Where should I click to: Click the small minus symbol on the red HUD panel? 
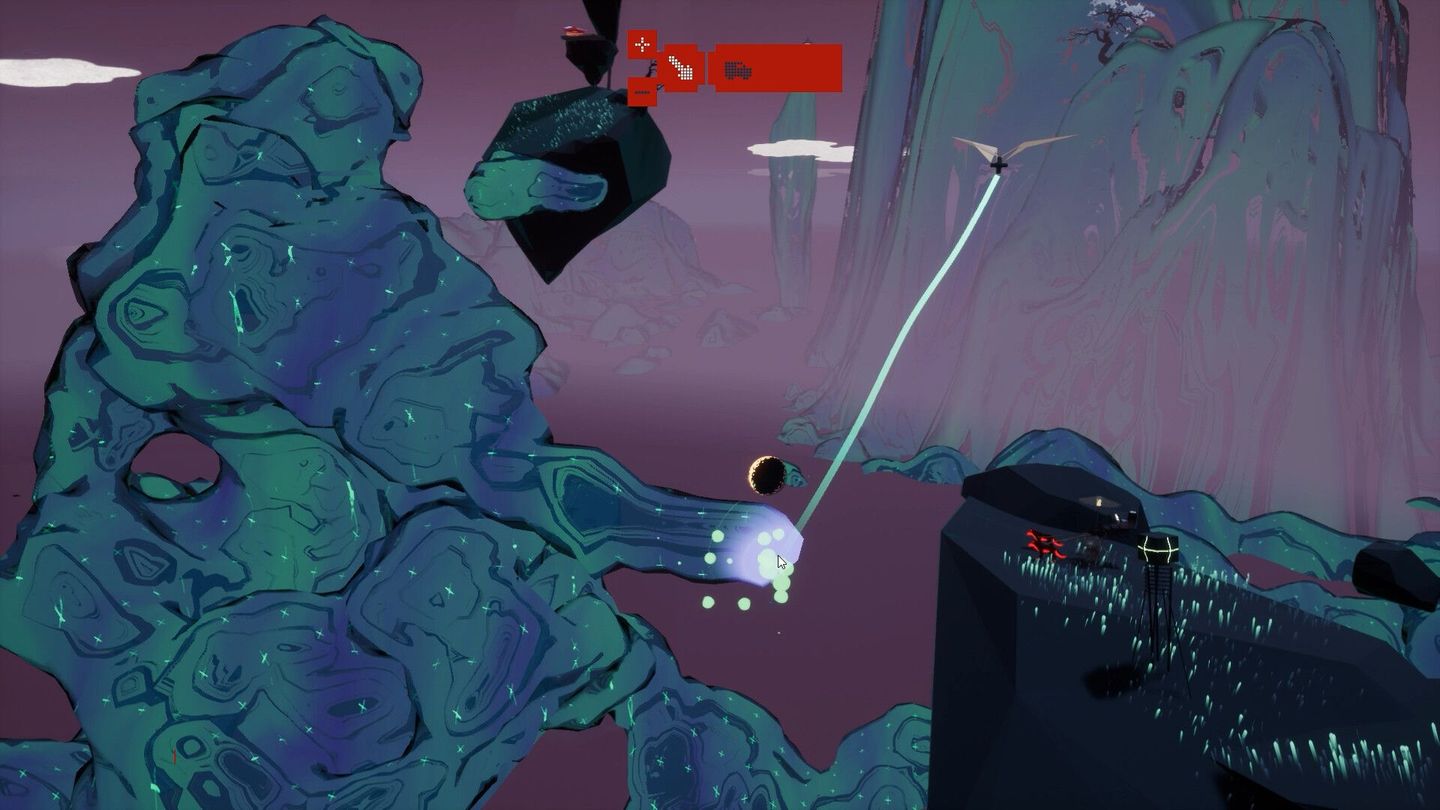click(642, 92)
